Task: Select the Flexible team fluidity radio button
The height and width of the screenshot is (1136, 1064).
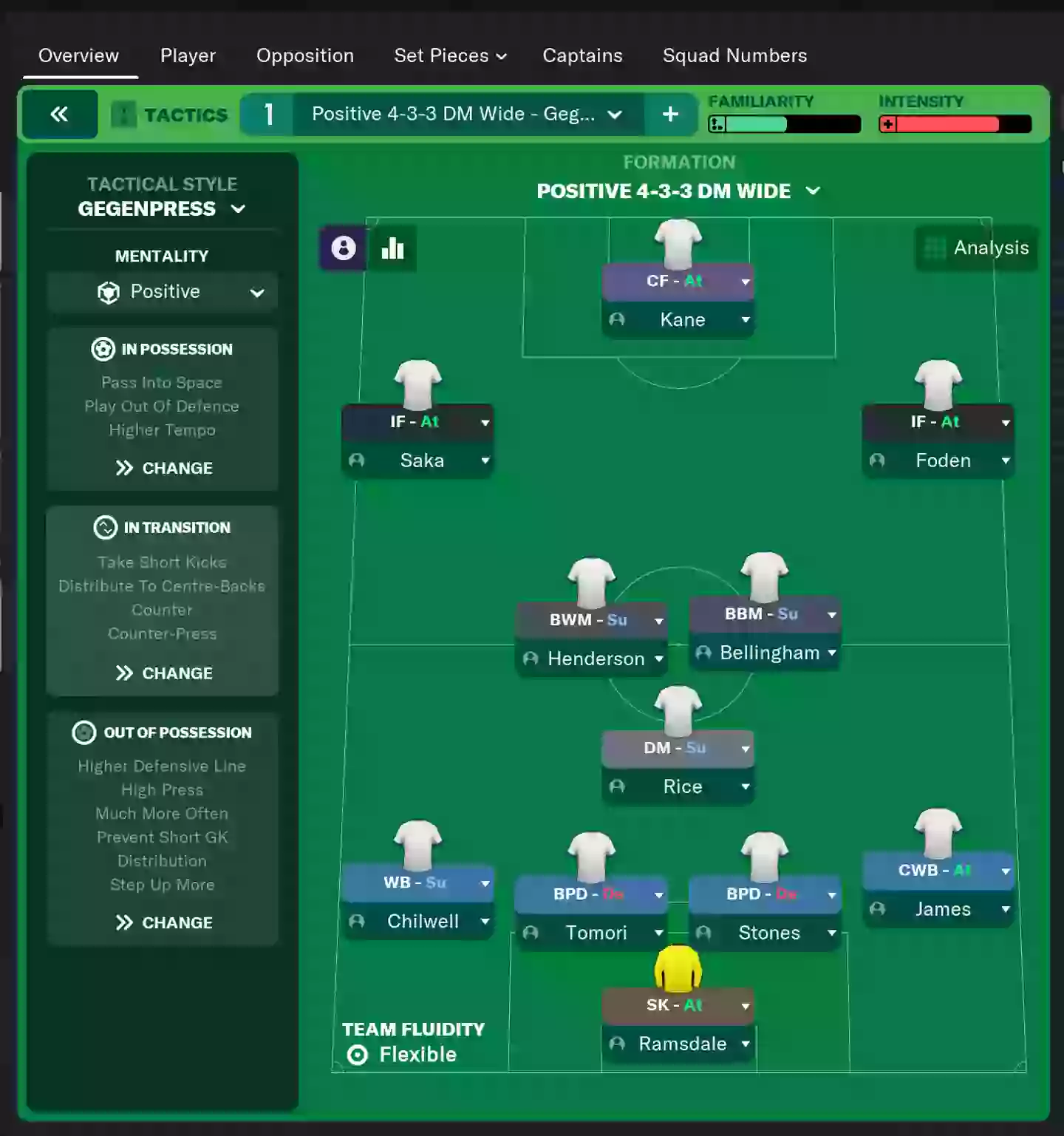Action: click(x=358, y=1055)
